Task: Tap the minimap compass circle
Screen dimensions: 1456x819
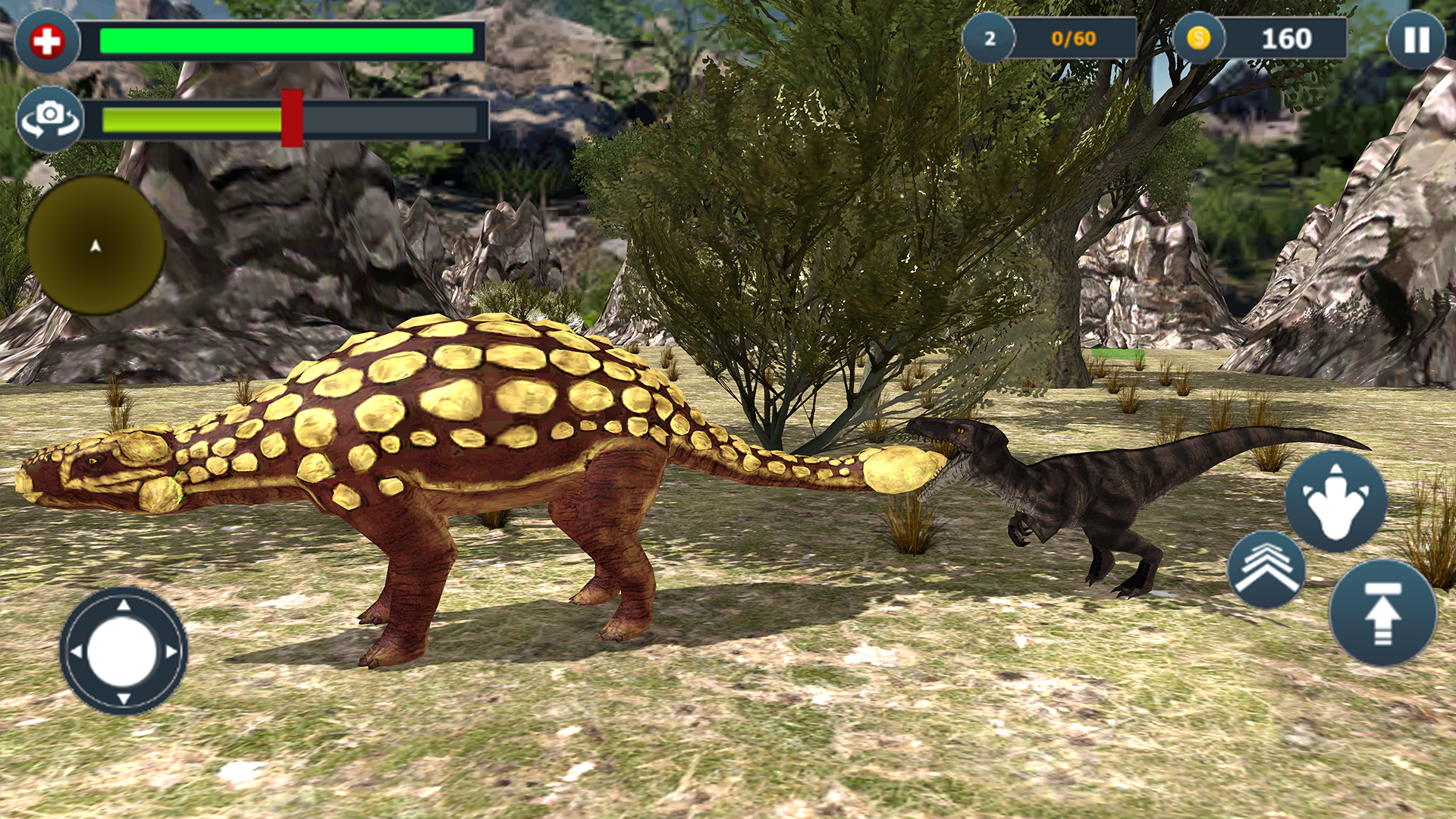Action: 96,248
